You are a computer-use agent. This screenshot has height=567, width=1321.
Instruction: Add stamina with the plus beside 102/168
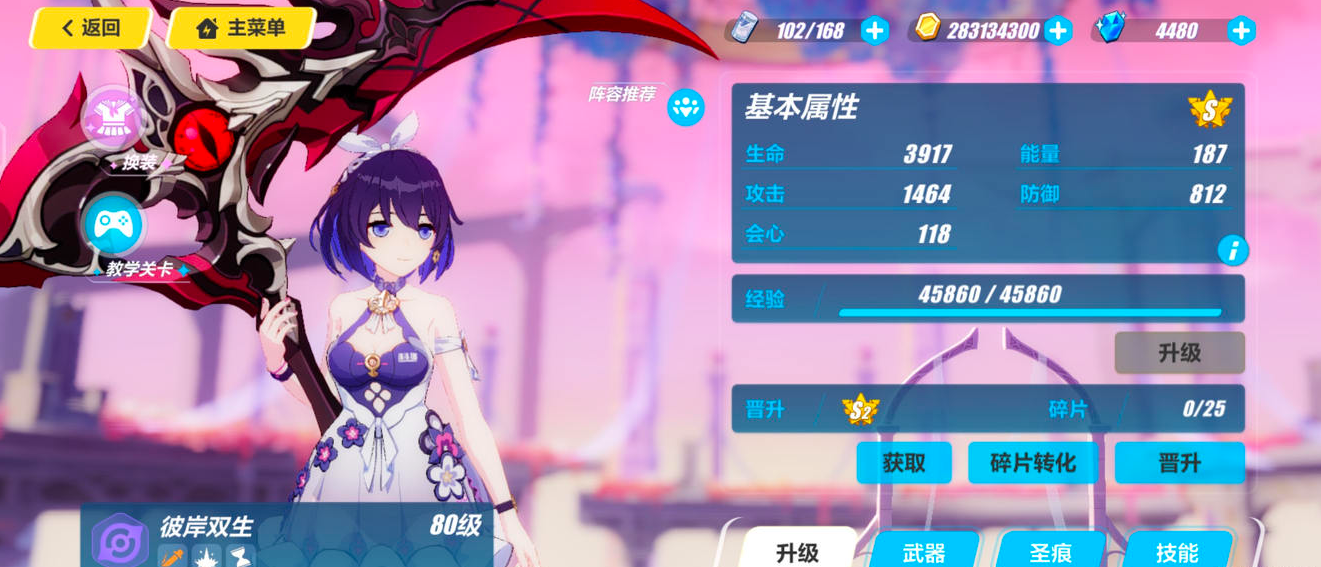coord(875,31)
